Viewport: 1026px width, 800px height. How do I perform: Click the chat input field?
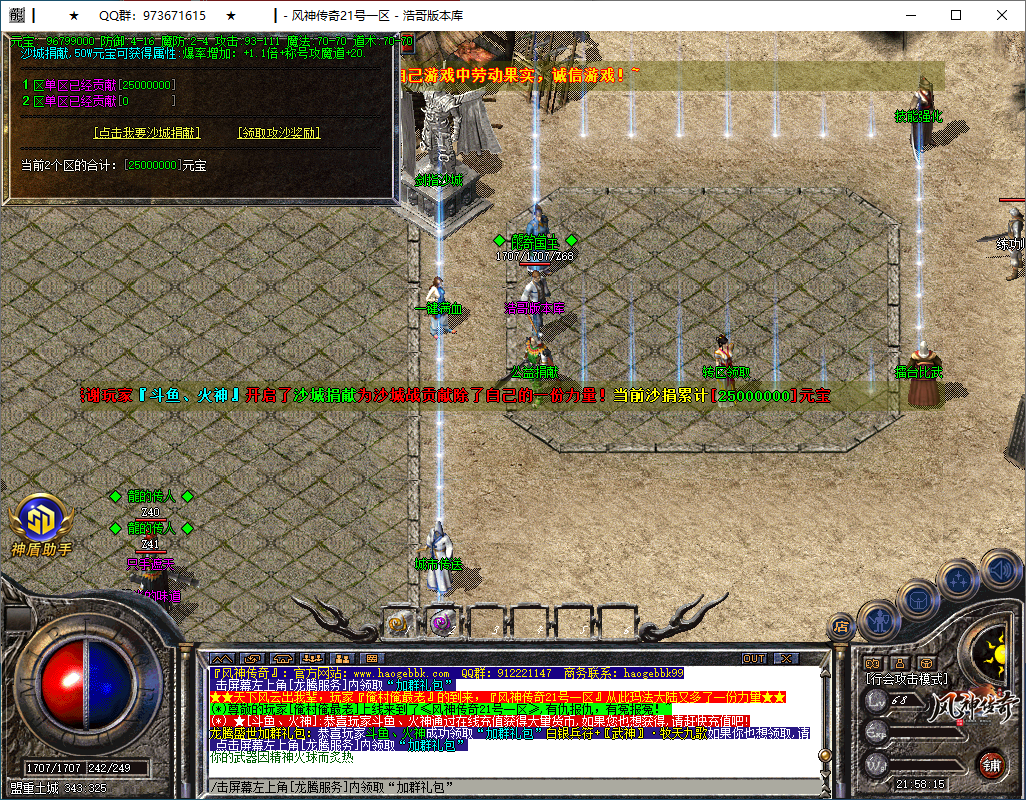pos(500,786)
